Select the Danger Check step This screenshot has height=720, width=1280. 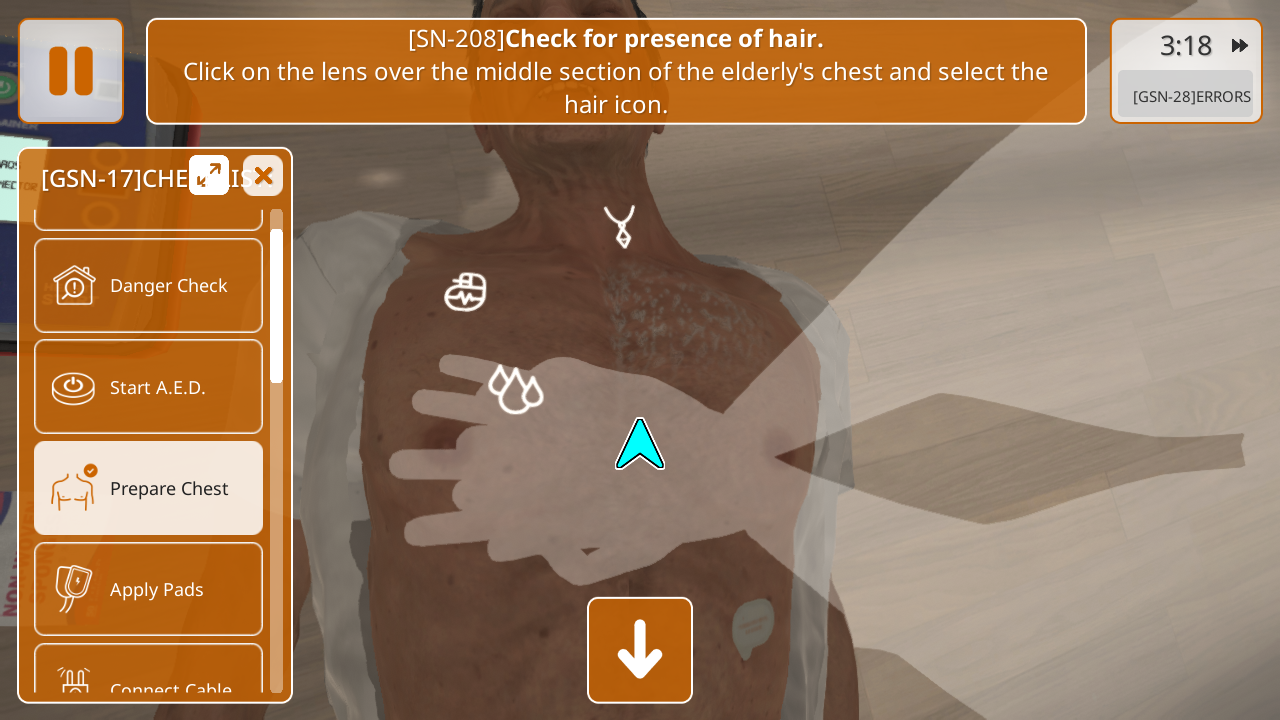148,286
